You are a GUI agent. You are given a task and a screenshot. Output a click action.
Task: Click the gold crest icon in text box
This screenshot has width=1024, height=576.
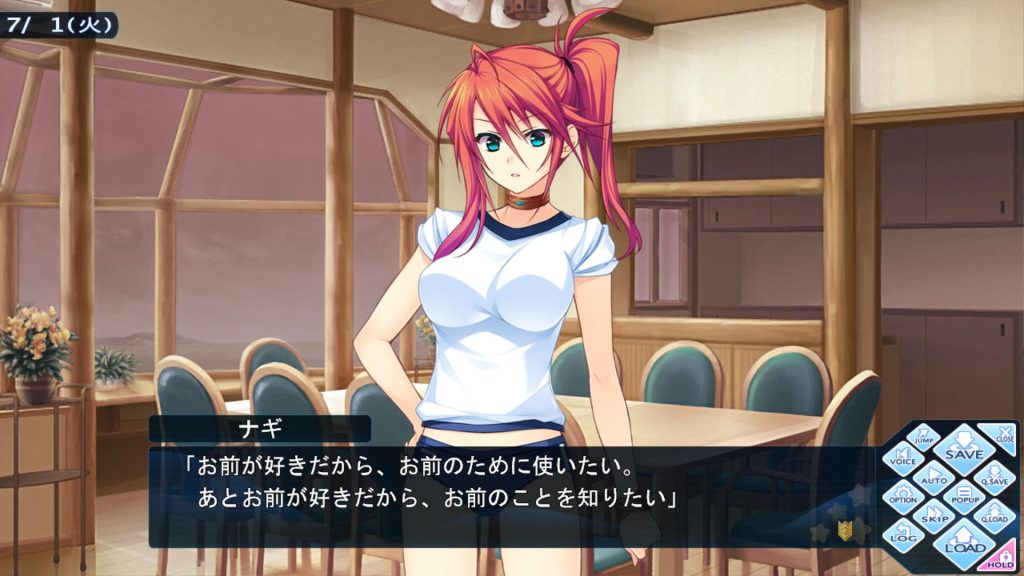click(845, 531)
